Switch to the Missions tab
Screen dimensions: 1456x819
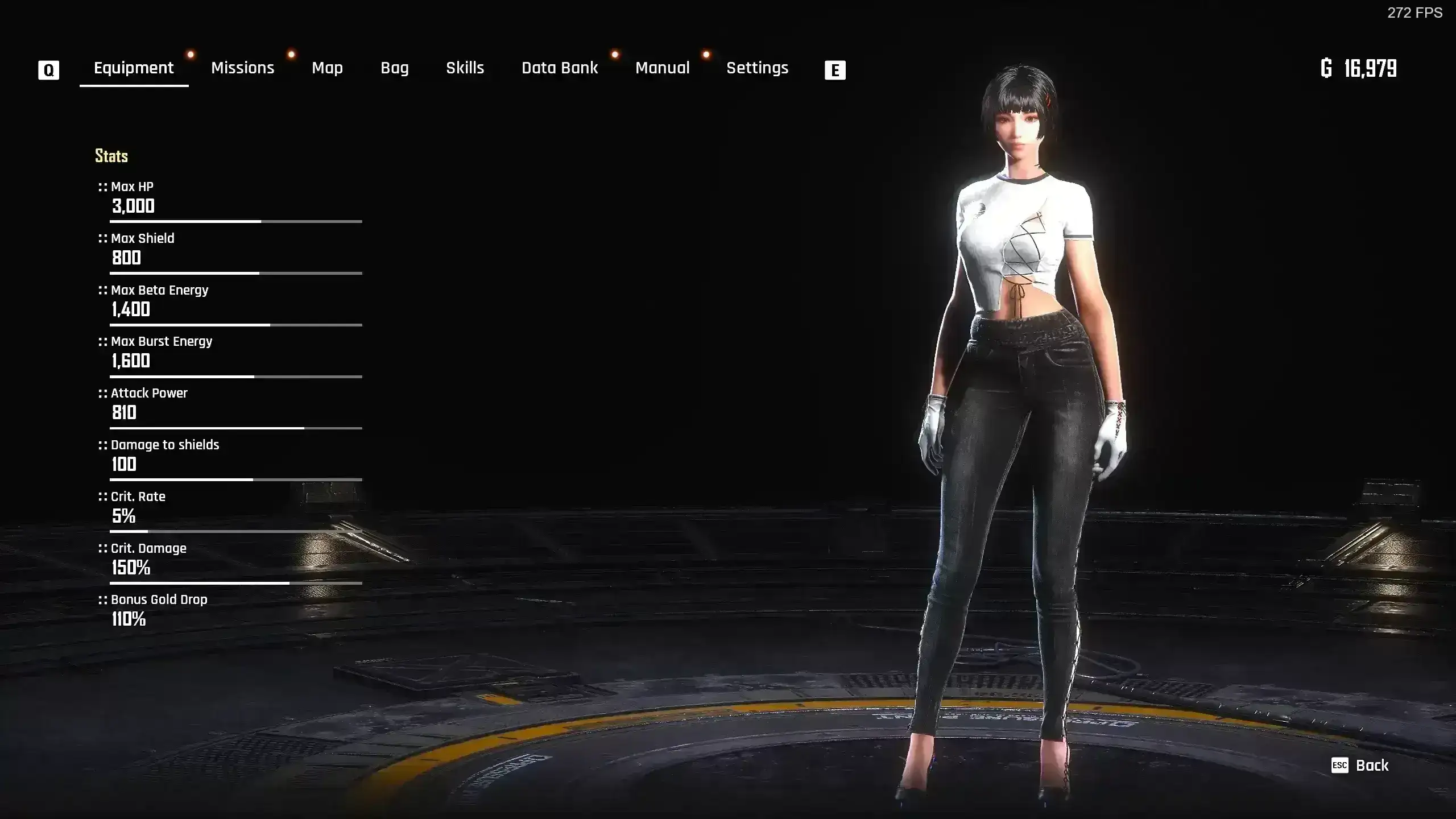[x=242, y=68]
